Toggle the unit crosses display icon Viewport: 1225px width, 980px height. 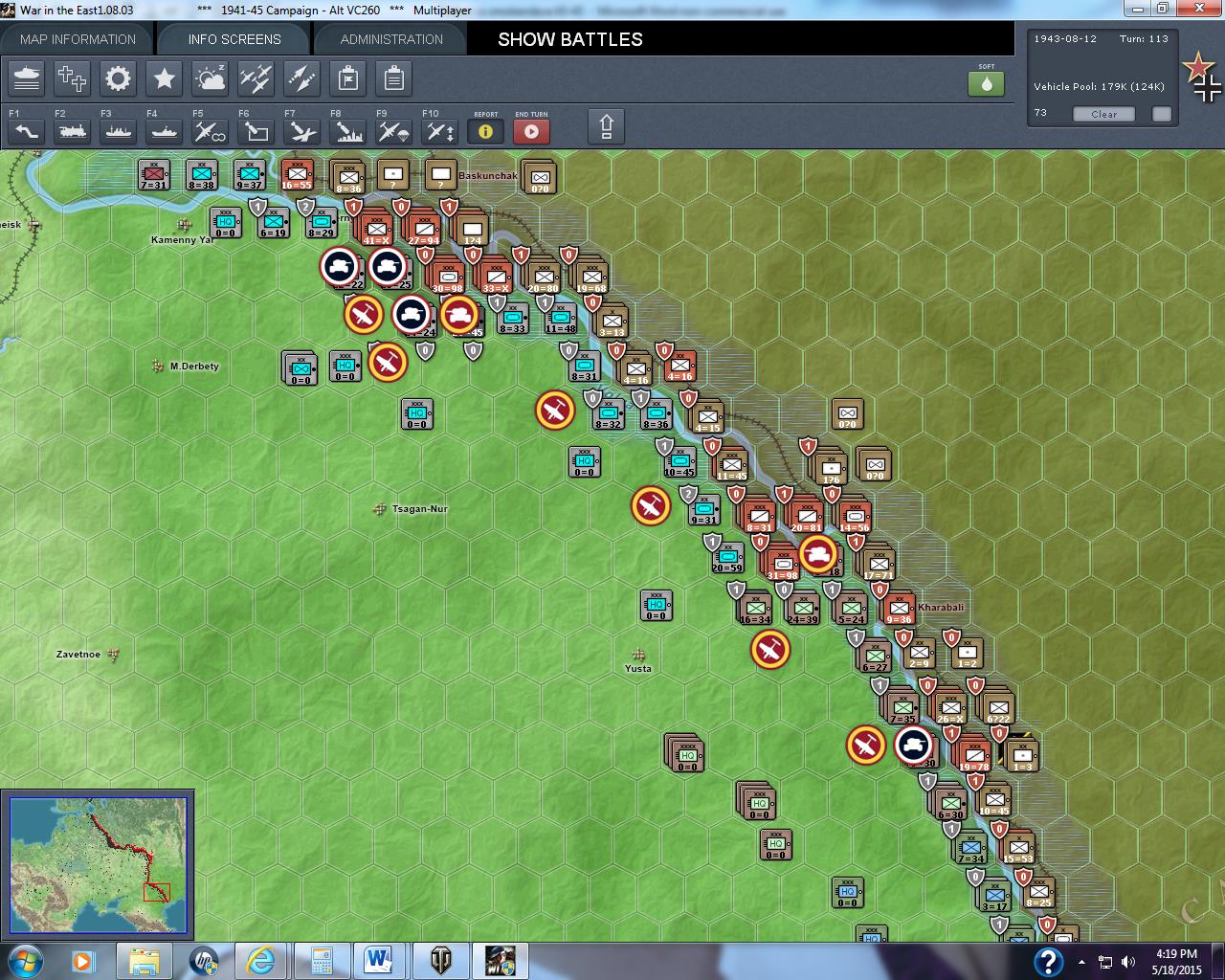coord(72,78)
